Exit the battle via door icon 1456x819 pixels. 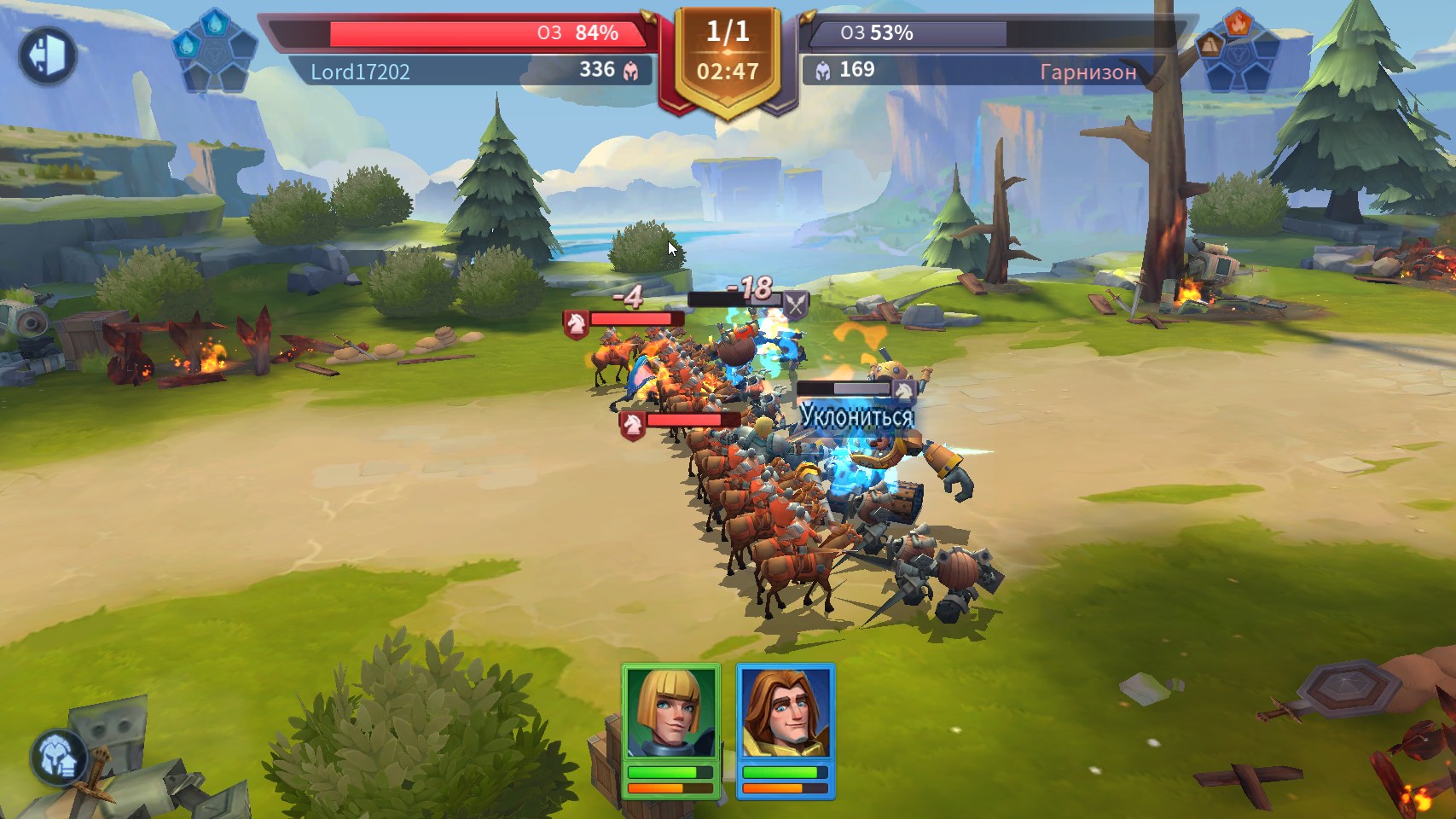point(48,55)
